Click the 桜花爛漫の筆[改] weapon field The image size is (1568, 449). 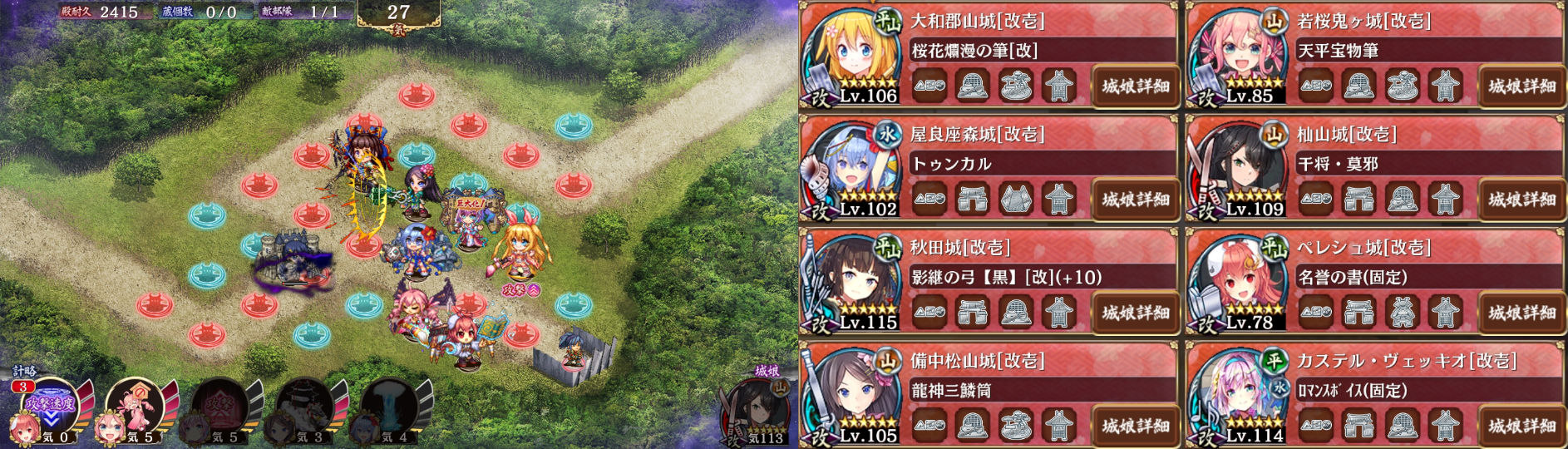(1039, 51)
